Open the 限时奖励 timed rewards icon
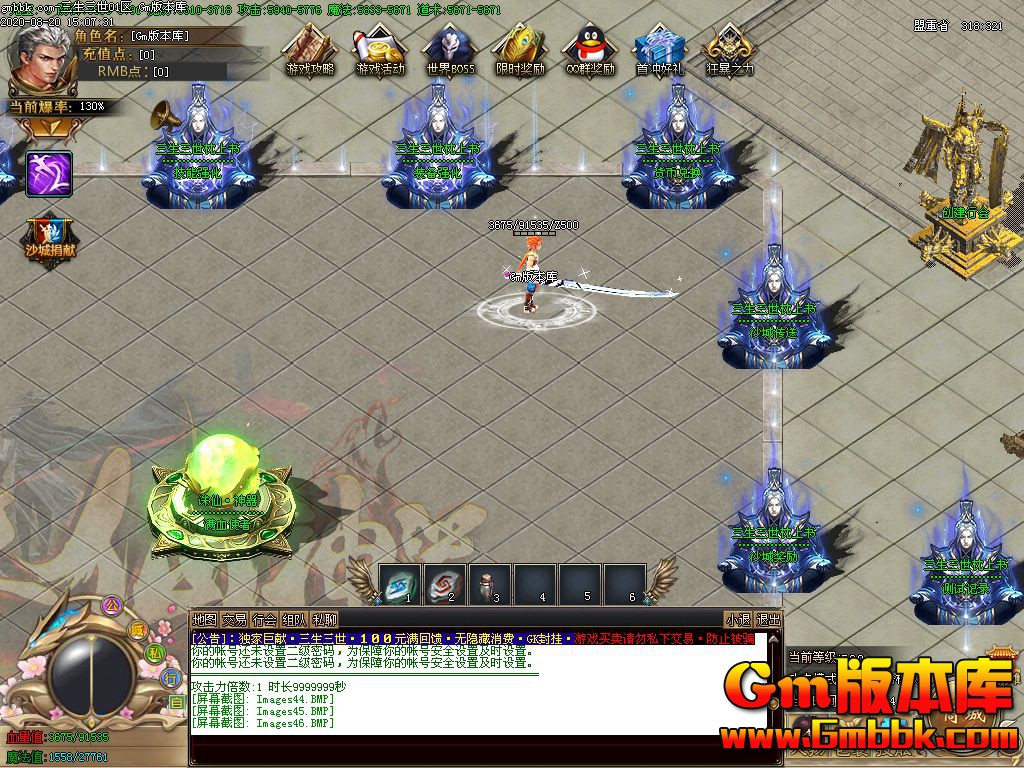 (x=519, y=50)
